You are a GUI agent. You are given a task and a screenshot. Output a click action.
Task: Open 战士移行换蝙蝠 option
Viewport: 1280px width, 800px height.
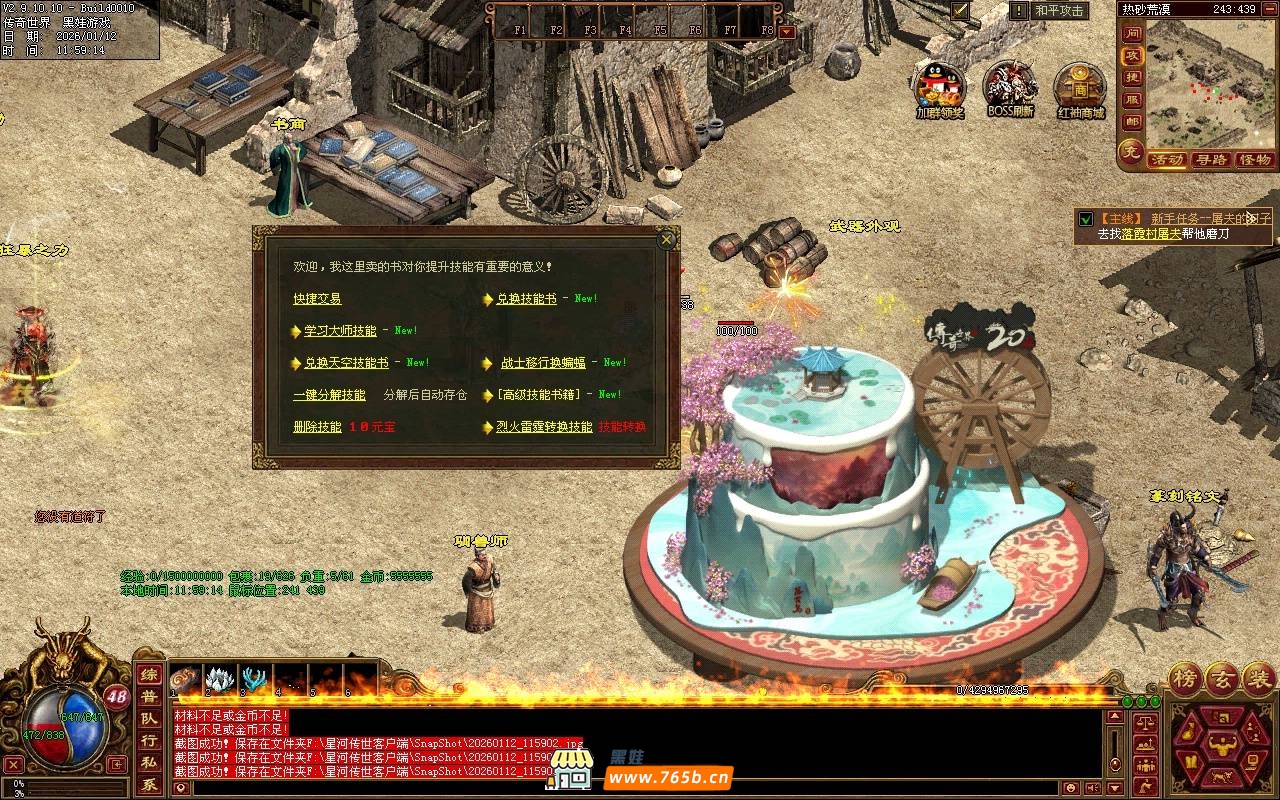(x=543, y=363)
